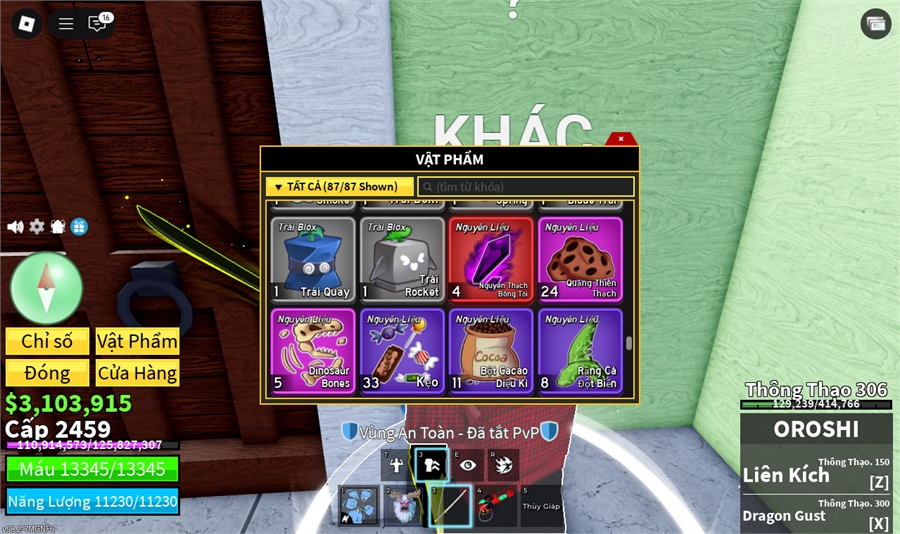Click the green compass
Image resolution: width=900 pixels, height=534 pixels.
point(46,288)
